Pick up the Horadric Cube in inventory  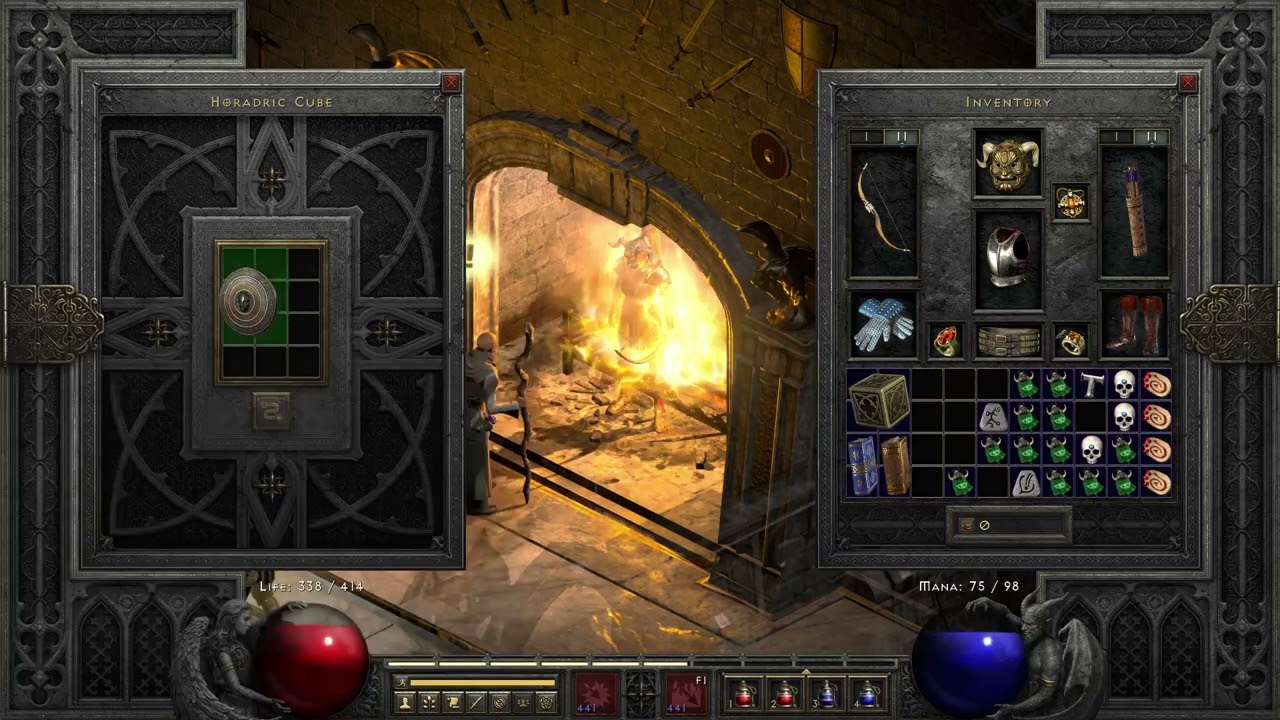click(x=879, y=400)
